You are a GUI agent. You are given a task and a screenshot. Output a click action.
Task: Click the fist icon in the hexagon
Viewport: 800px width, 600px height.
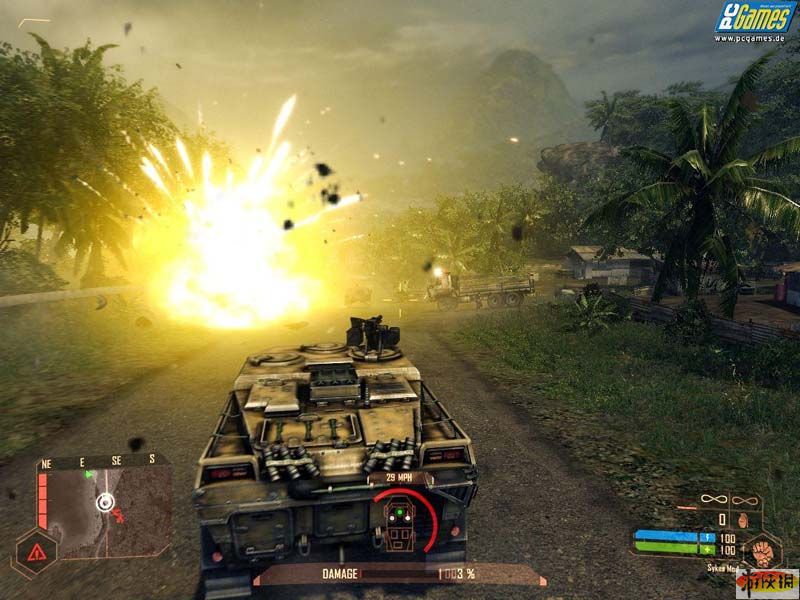(x=763, y=550)
